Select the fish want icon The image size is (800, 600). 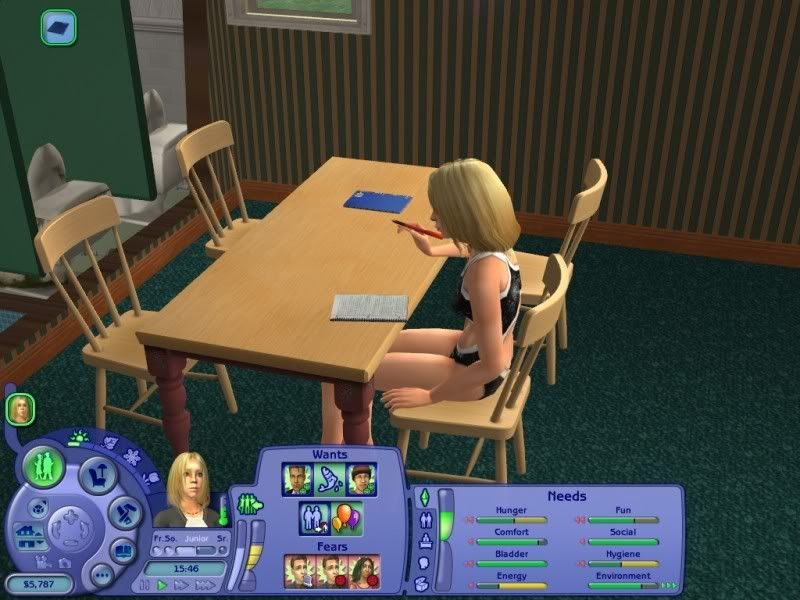327,479
